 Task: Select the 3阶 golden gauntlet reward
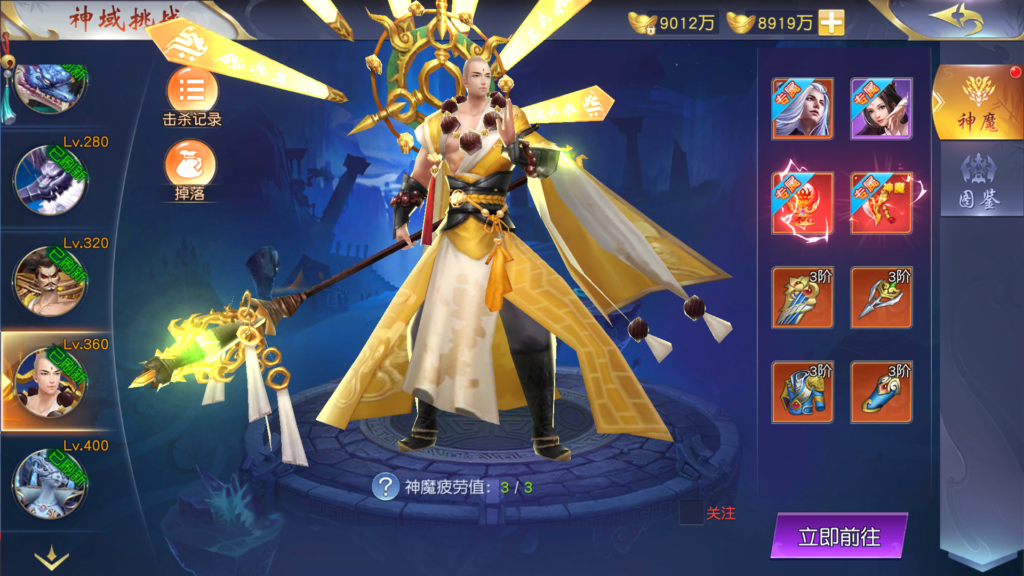click(802, 297)
